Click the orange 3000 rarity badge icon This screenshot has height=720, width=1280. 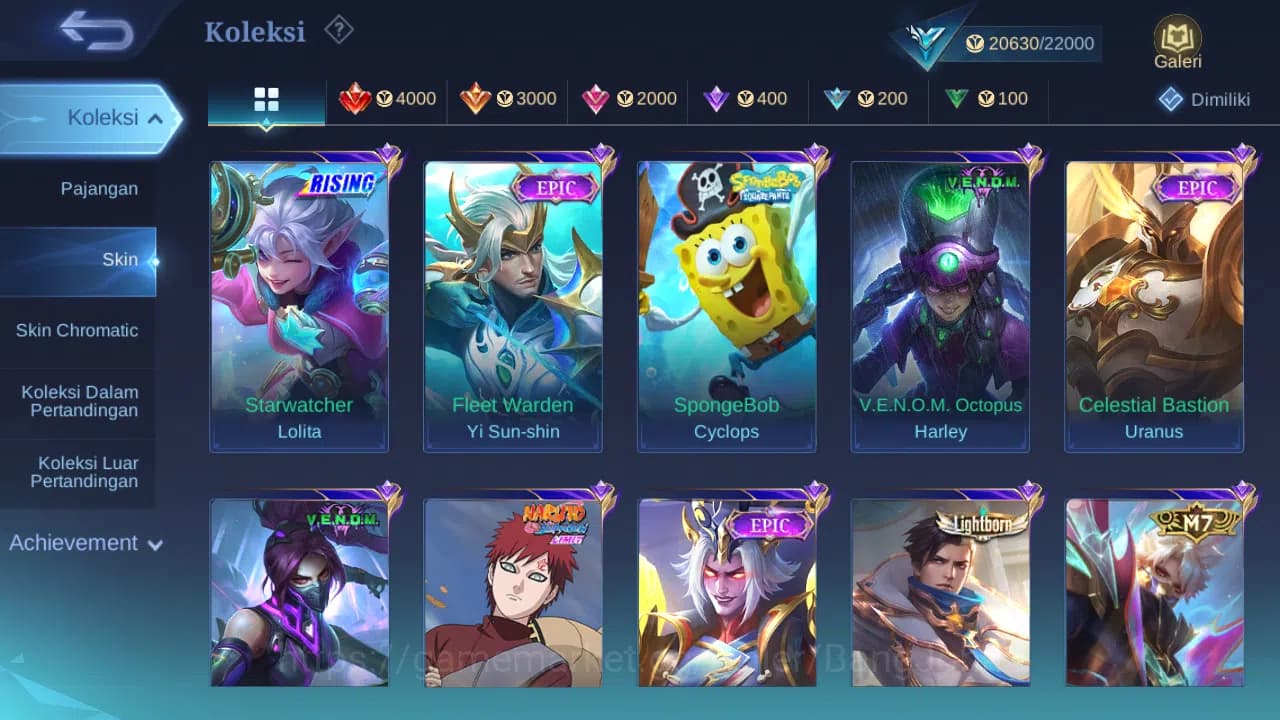[478, 99]
